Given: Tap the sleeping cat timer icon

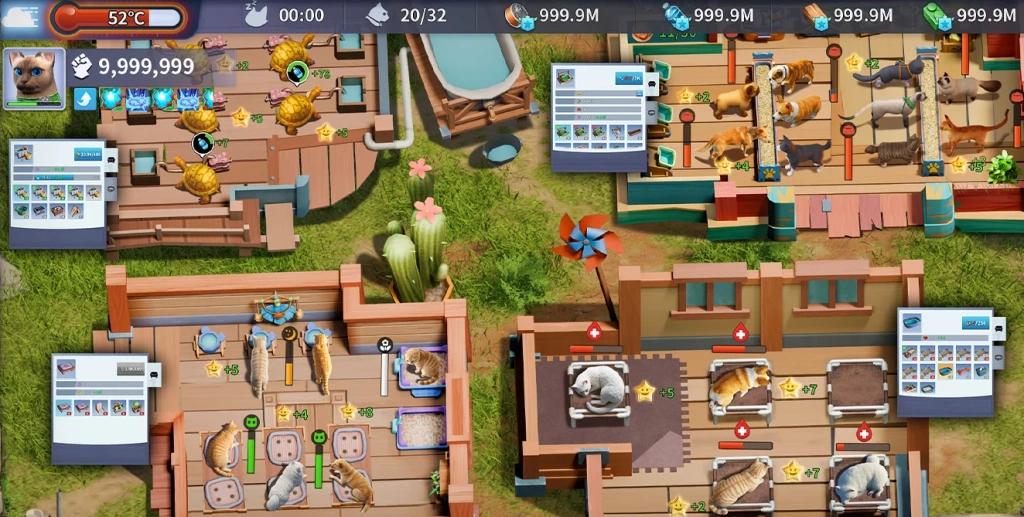Looking at the screenshot, I should (x=256, y=15).
